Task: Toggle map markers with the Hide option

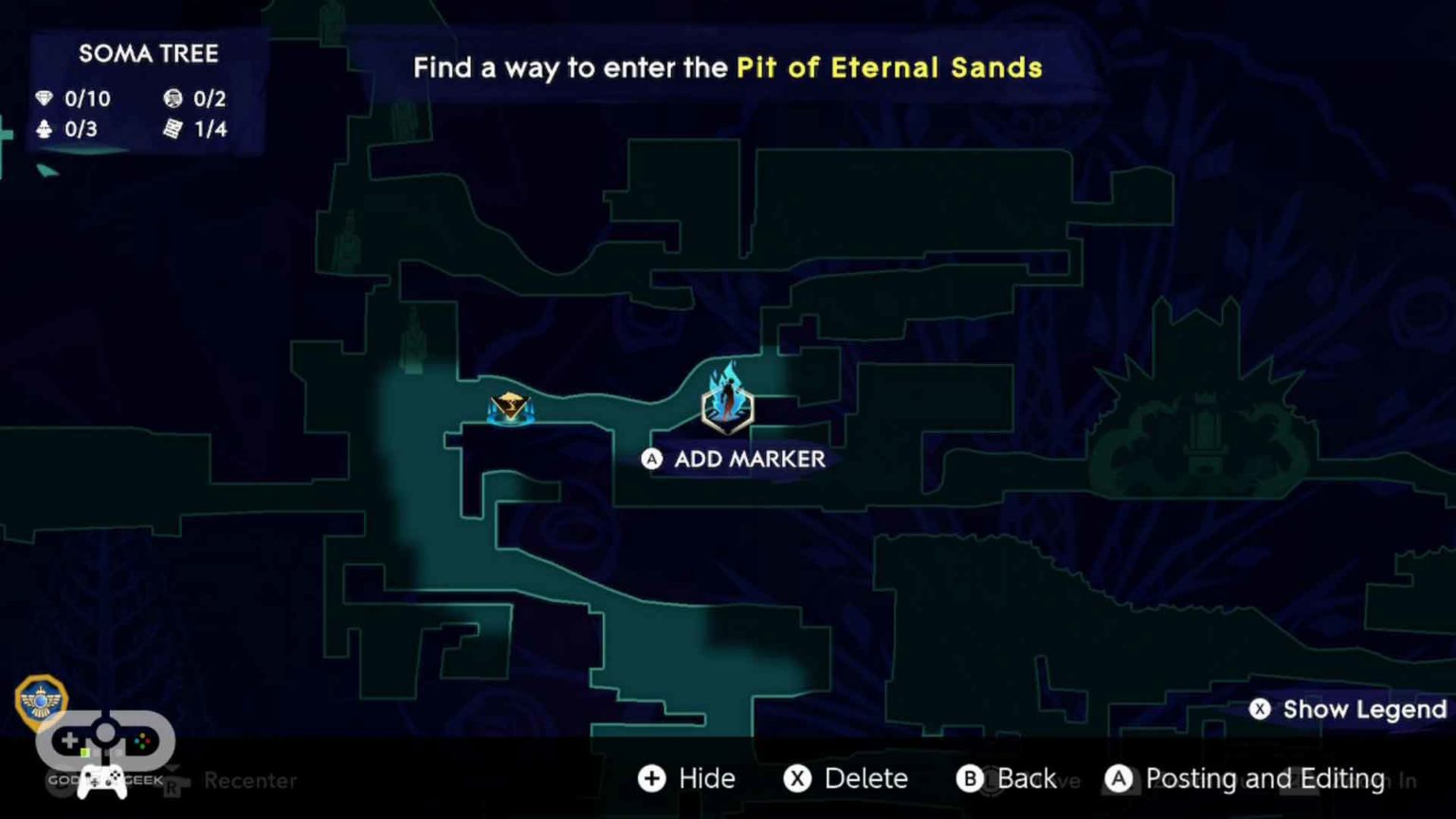Action: 689,778
